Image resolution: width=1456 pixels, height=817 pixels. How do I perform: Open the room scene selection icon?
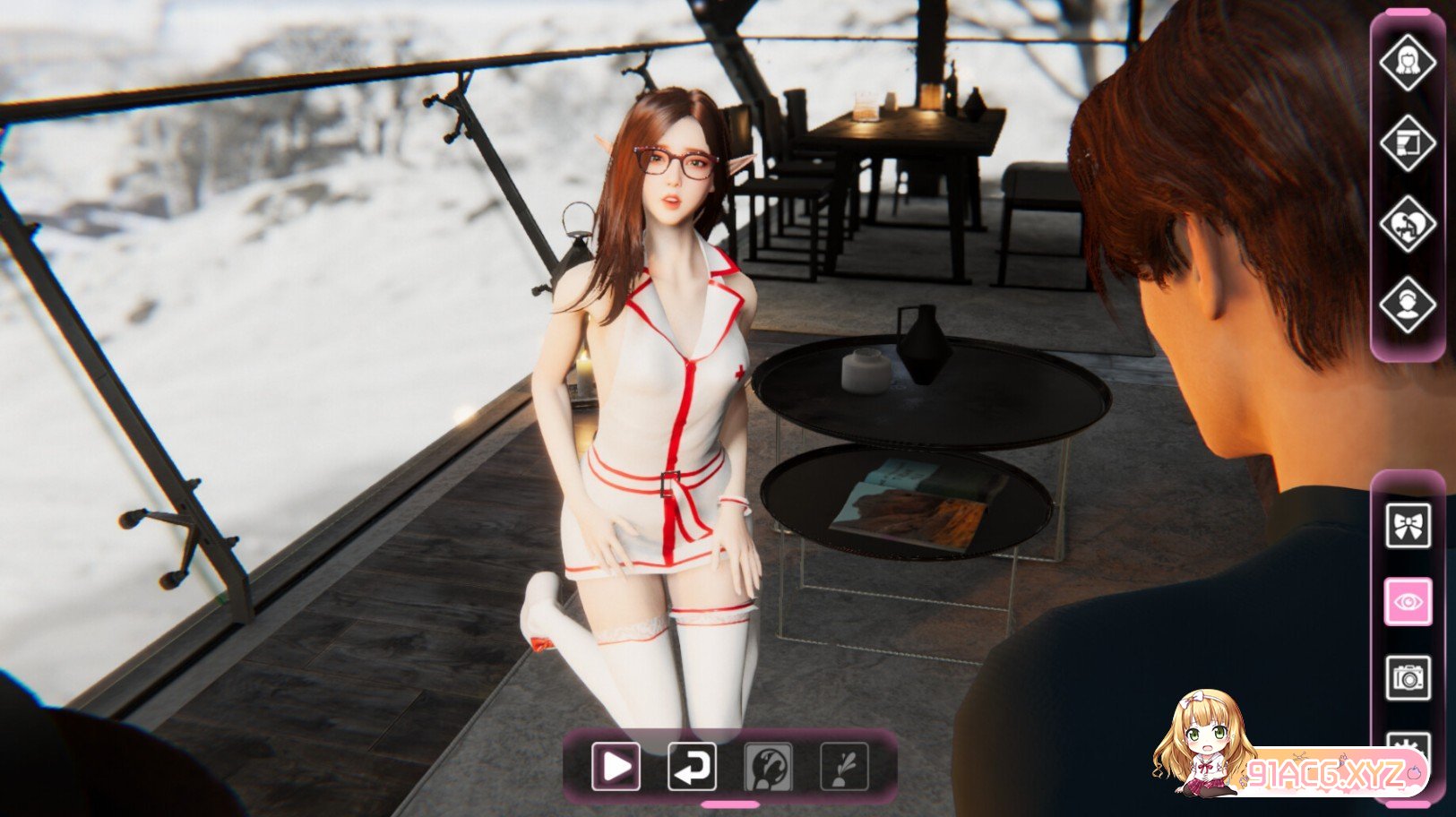1407,143
